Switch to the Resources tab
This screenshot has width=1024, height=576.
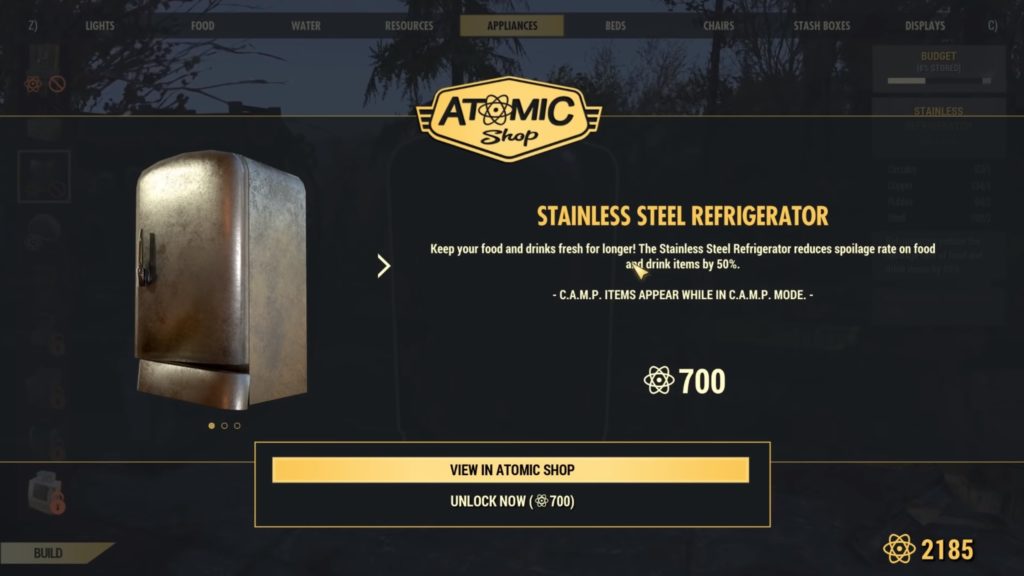[x=409, y=26]
